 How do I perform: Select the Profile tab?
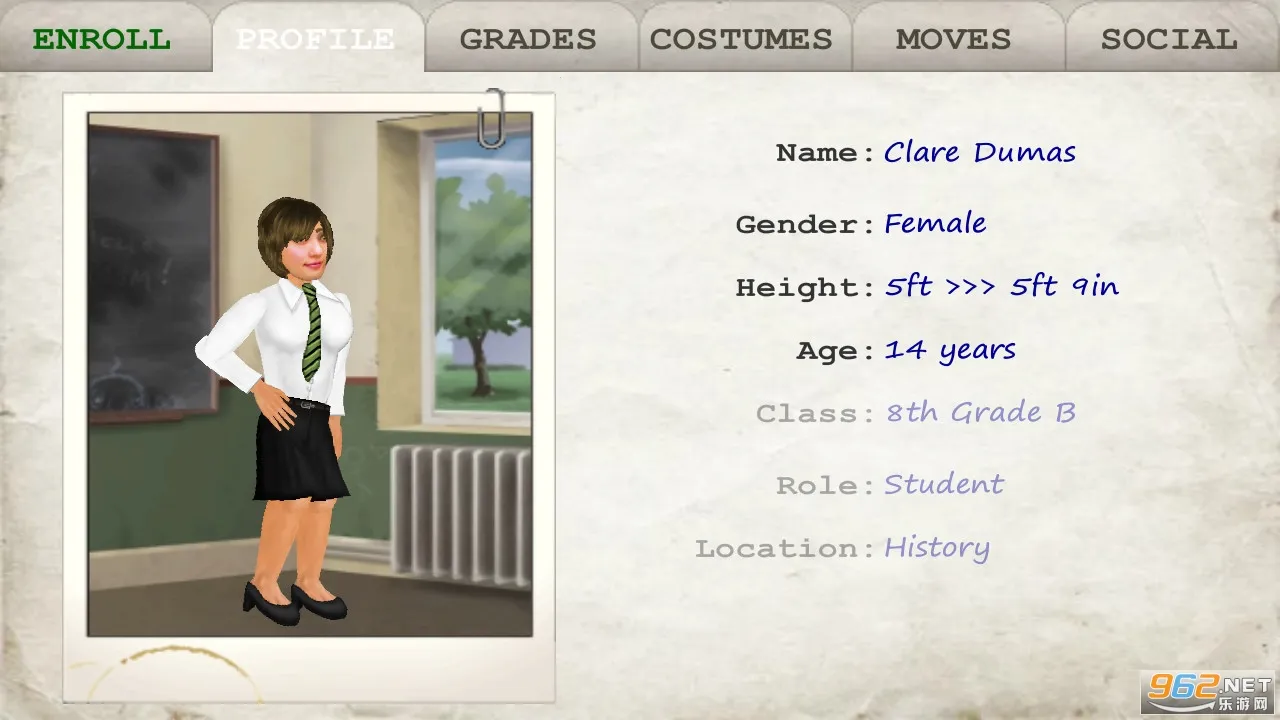coord(315,40)
